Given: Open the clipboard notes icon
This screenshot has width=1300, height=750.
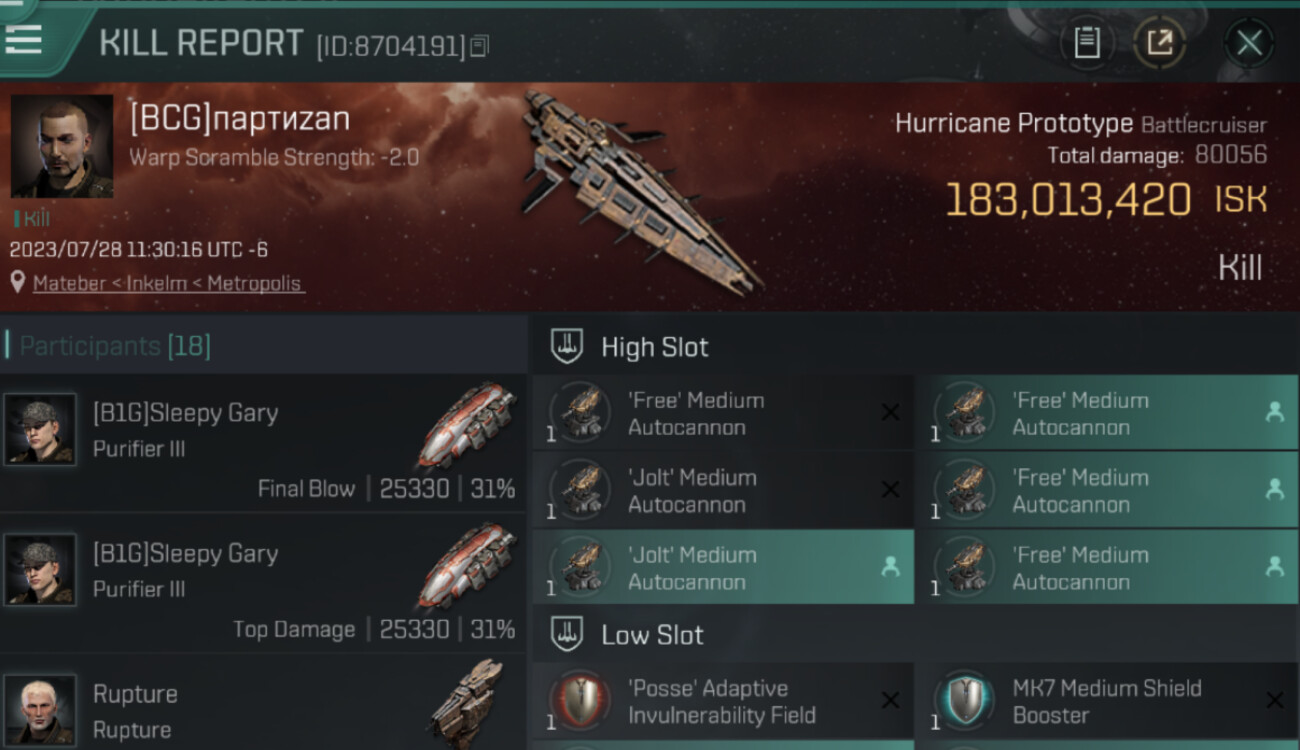Looking at the screenshot, I should (x=1087, y=43).
